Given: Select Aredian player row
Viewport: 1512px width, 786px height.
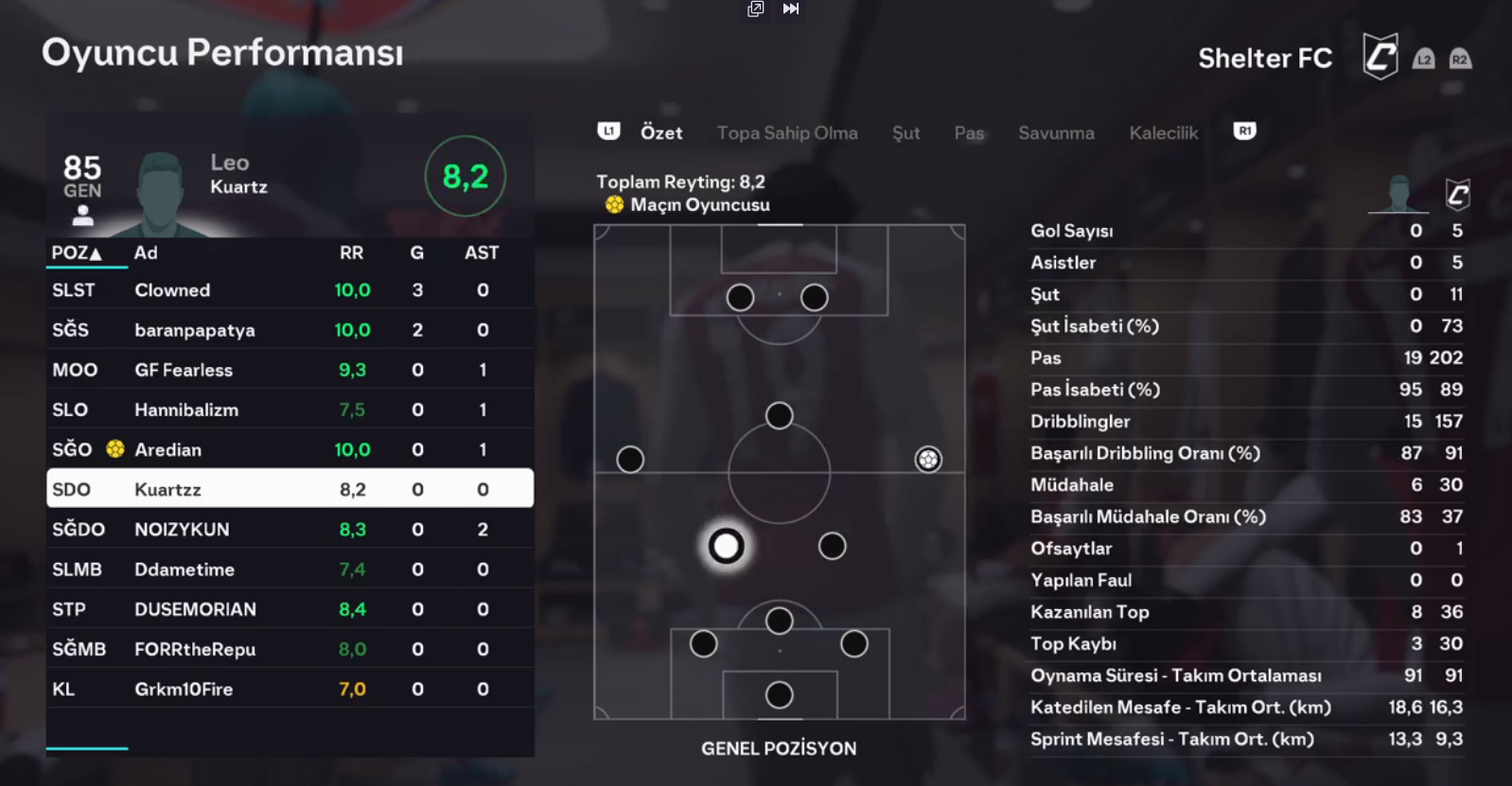Looking at the screenshot, I should point(290,449).
